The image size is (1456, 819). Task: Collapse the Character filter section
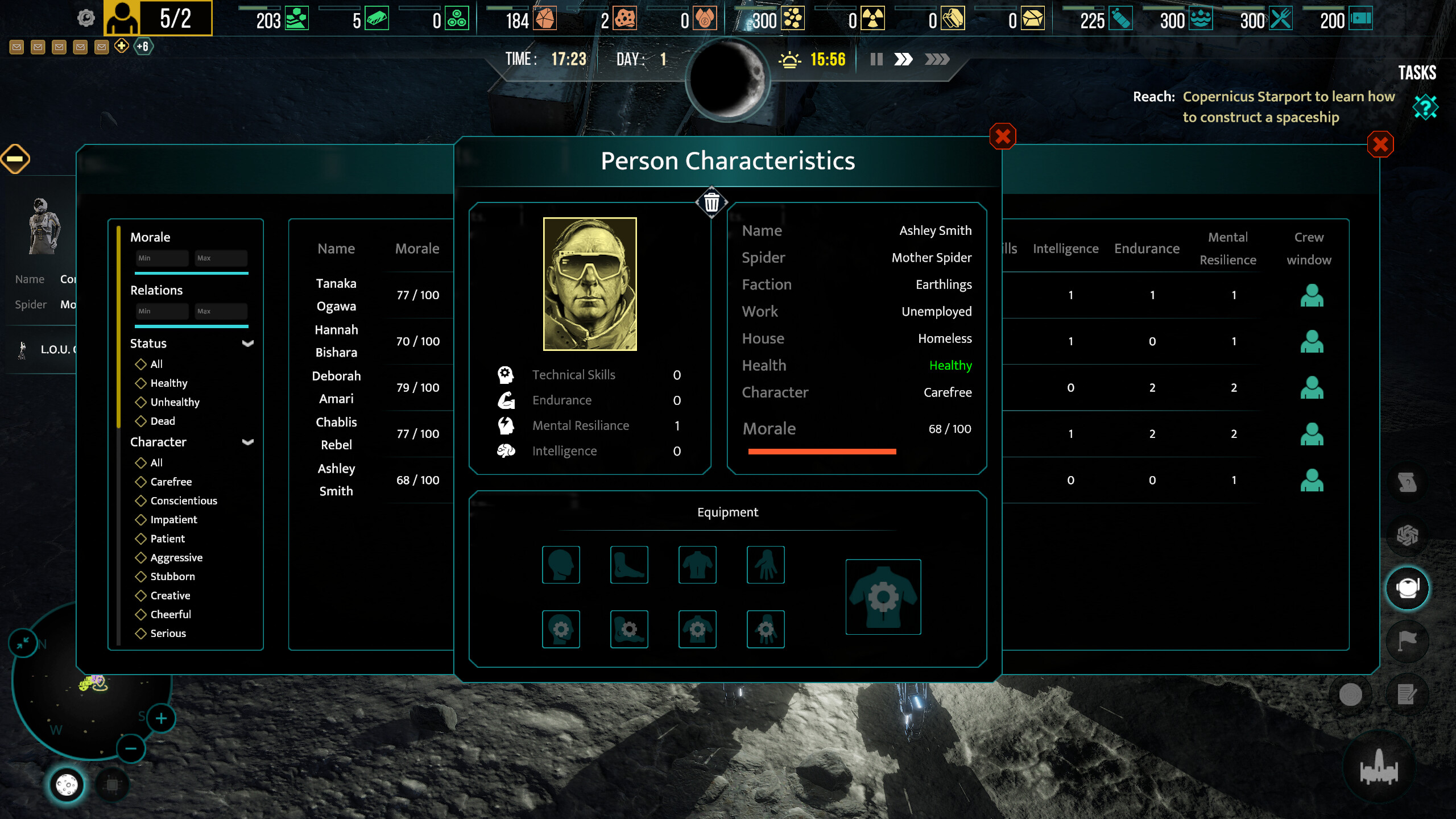pos(248,442)
